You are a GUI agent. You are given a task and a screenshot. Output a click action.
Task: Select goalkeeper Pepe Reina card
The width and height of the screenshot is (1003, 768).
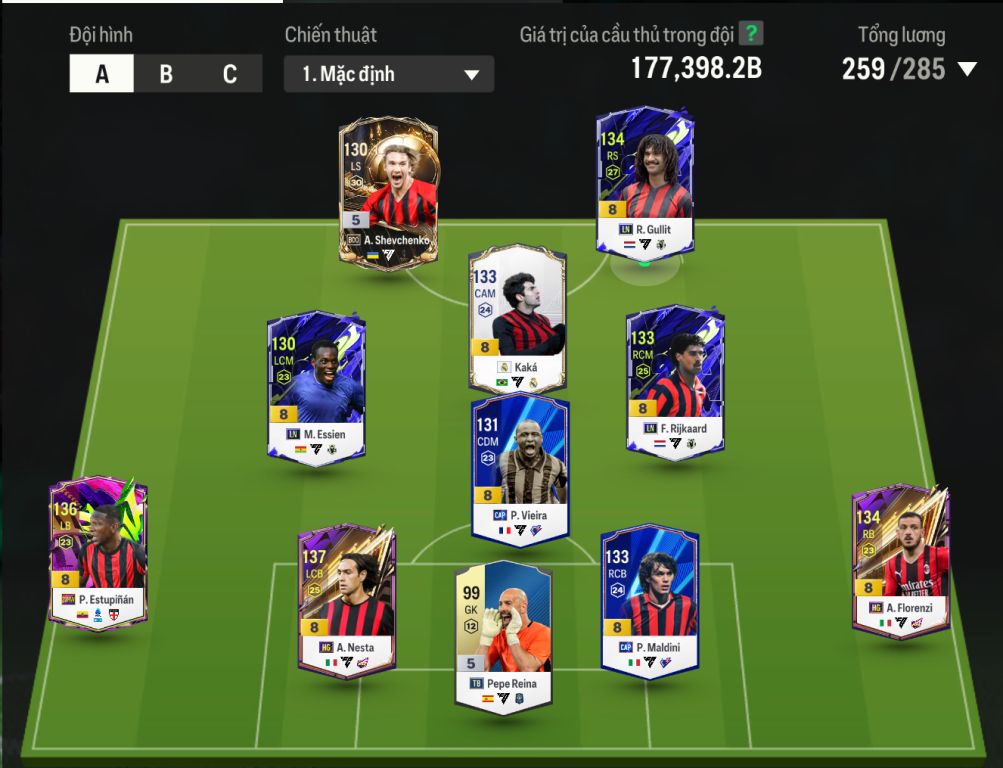point(503,637)
